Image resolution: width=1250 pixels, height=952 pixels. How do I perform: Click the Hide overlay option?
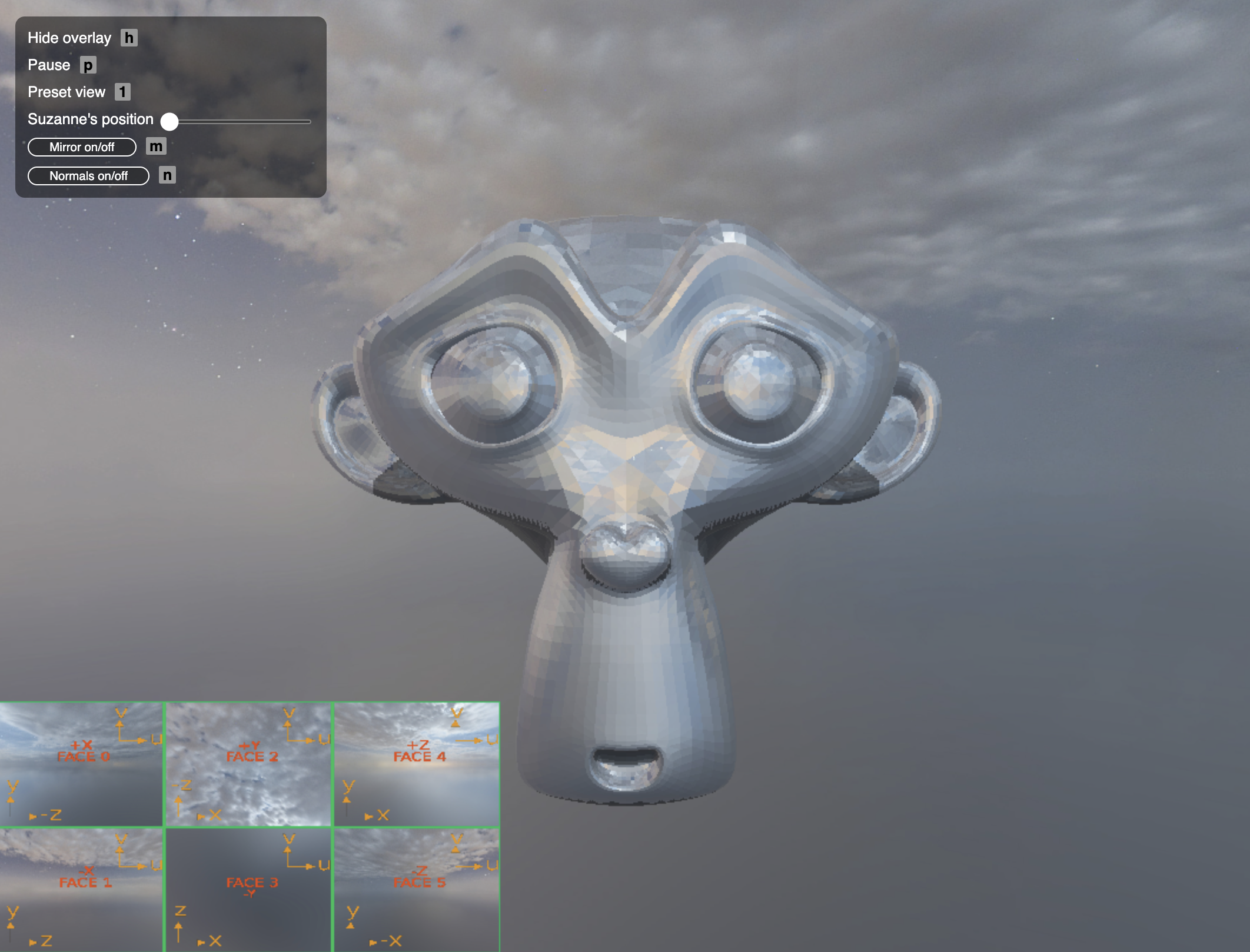(69, 38)
